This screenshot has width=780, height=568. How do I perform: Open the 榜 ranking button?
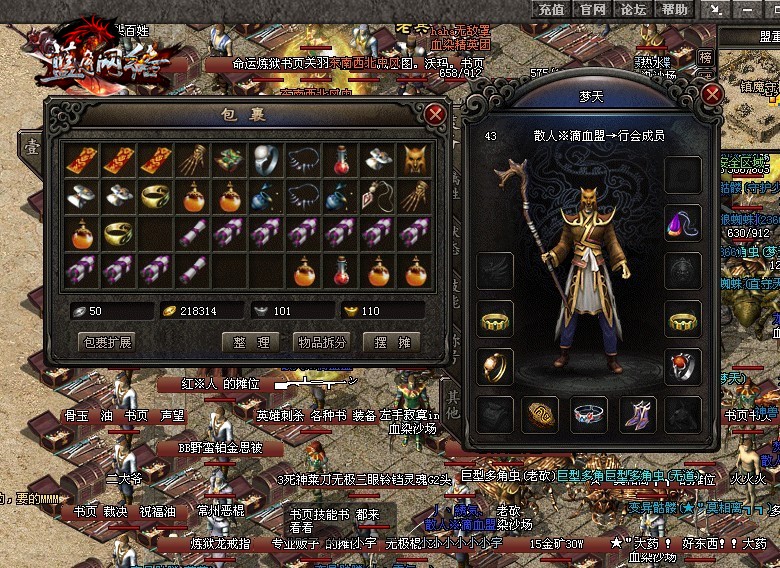(x=706, y=58)
